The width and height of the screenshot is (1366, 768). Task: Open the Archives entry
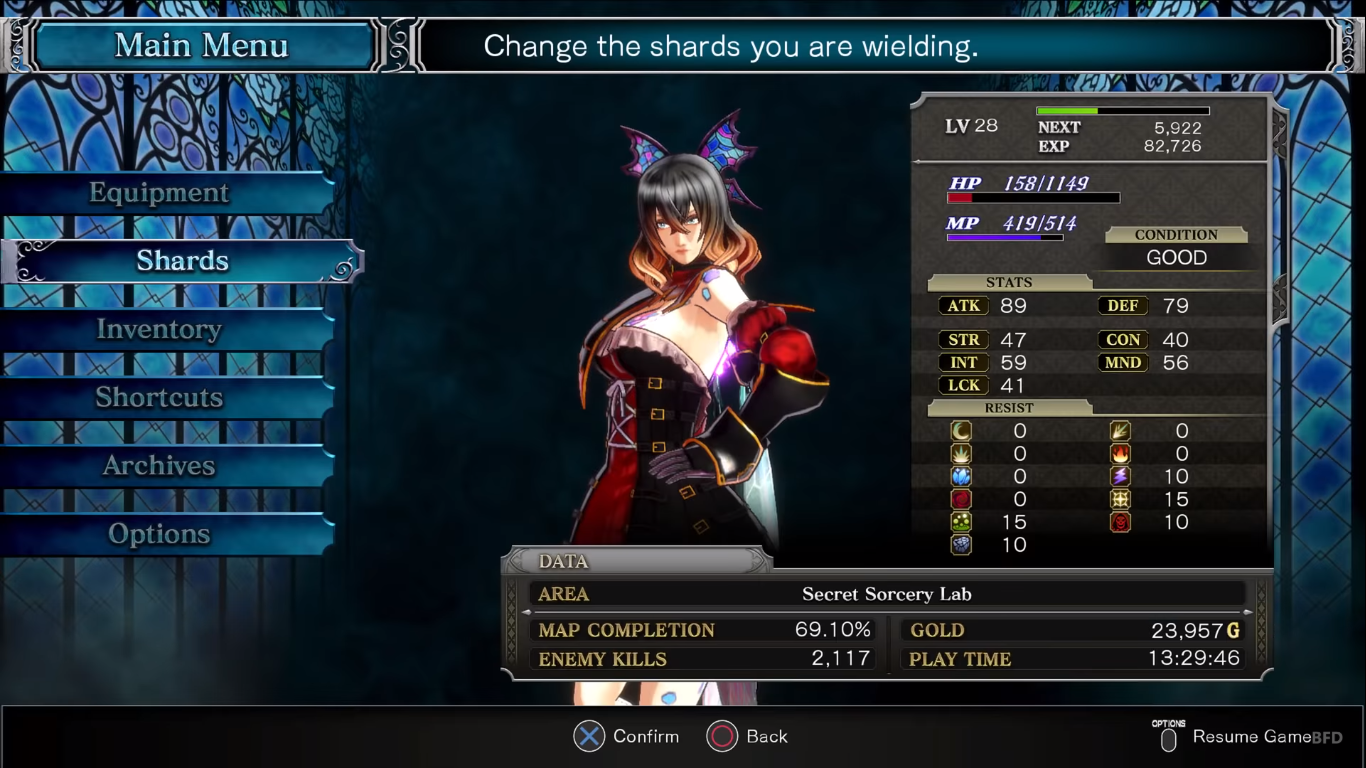point(160,466)
